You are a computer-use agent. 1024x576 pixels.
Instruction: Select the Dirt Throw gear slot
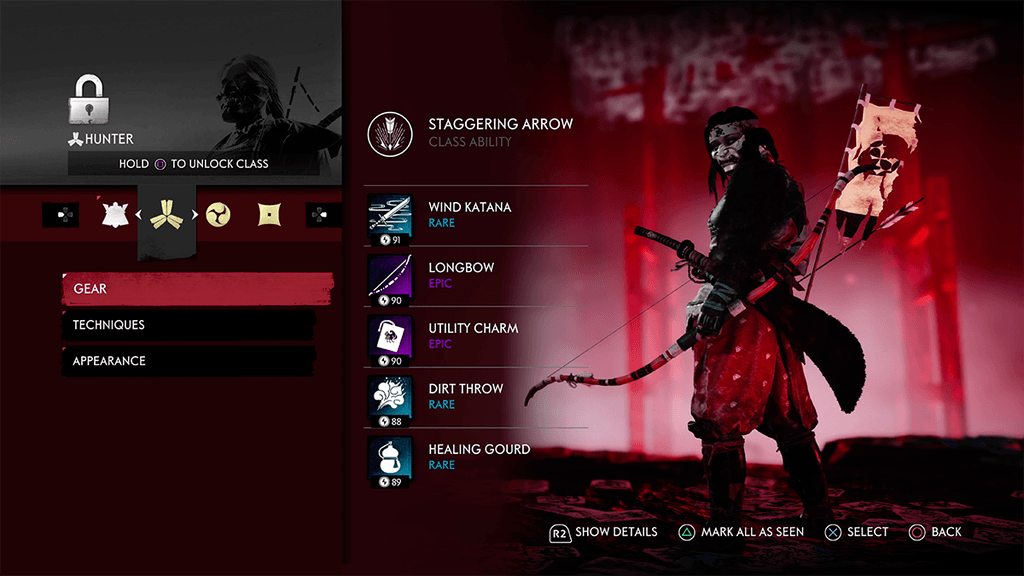pyautogui.click(x=476, y=396)
